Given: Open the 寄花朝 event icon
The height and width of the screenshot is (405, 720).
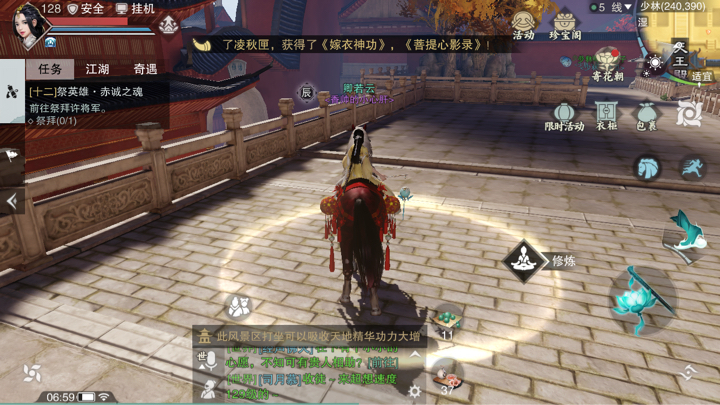Looking at the screenshot, I should coord(606,64).
